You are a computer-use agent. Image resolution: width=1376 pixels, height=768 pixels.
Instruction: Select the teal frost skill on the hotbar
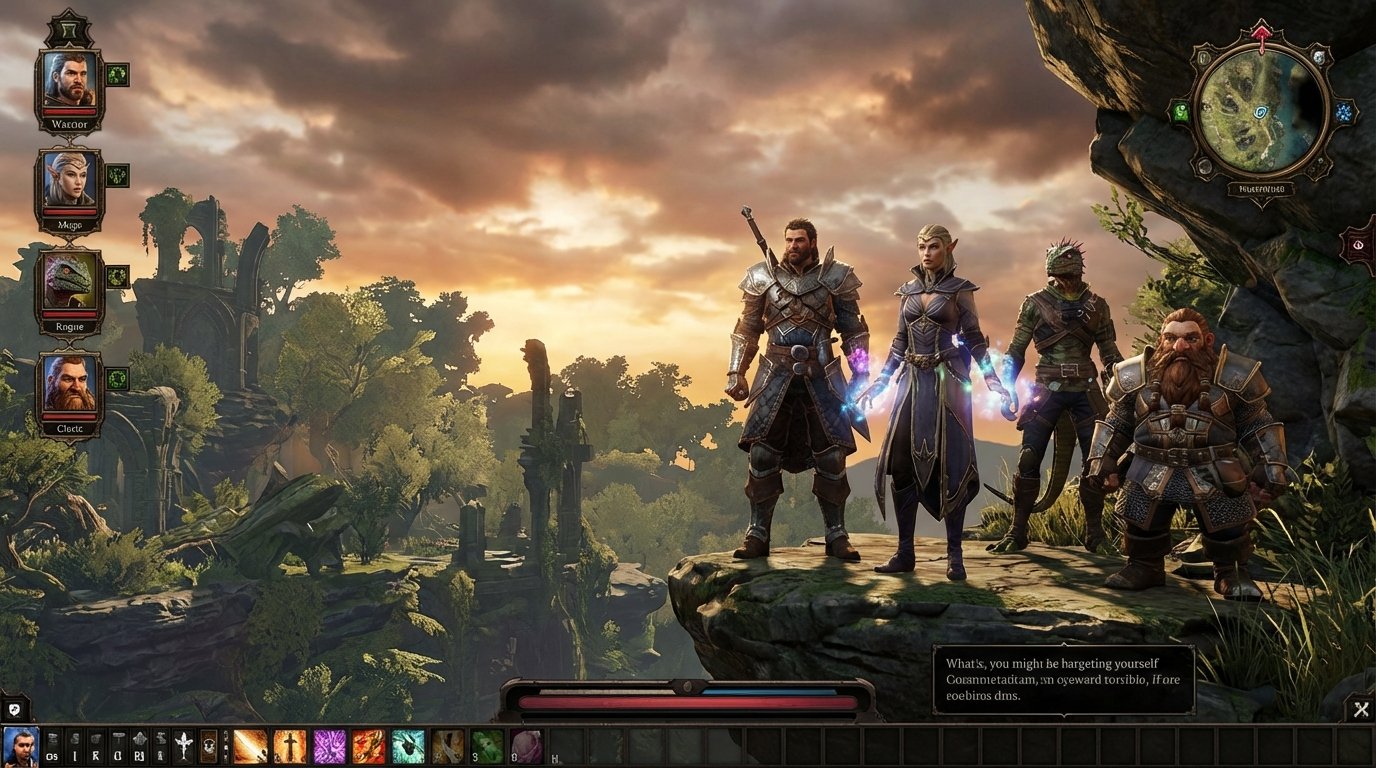coord(407,744)
